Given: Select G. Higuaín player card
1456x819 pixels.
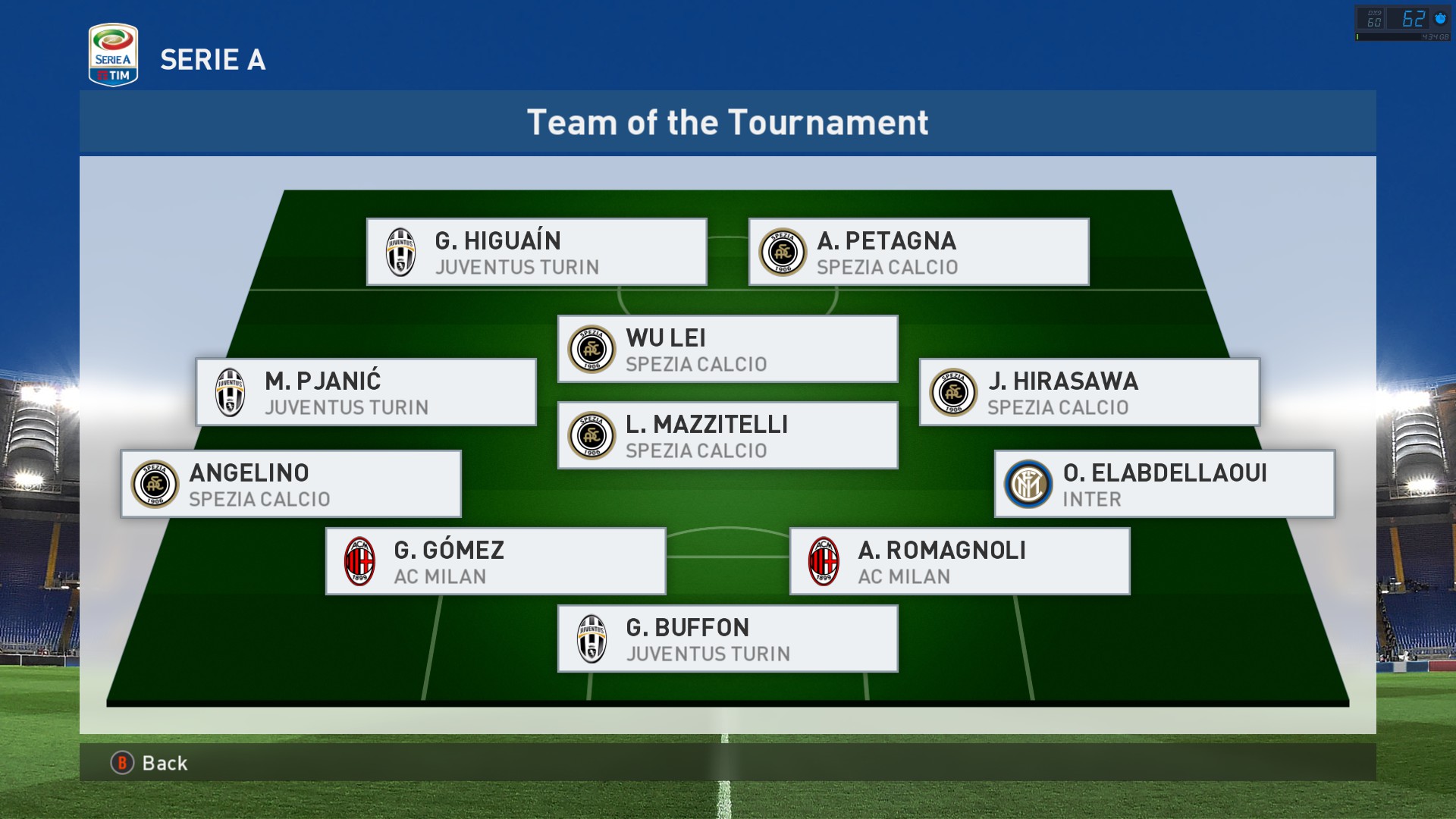Looking at the screenshot, I should (537, 253).
